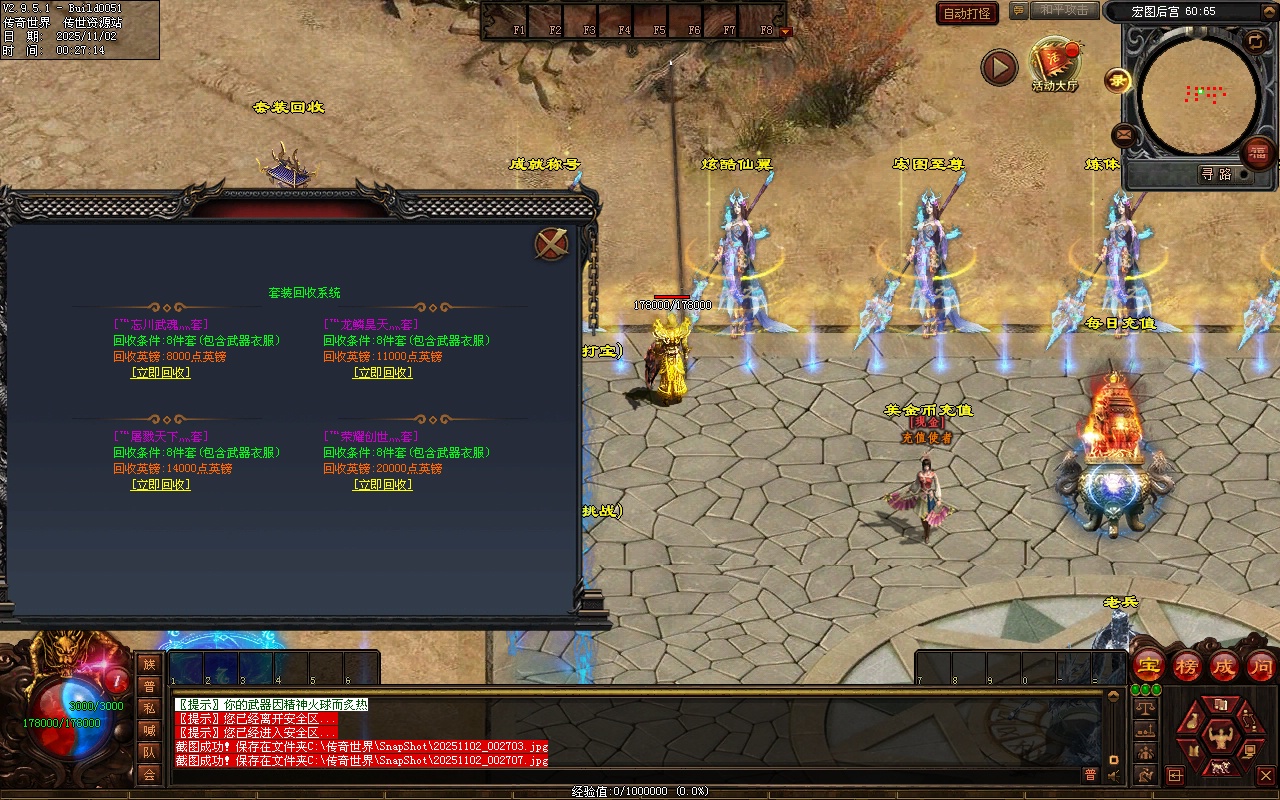Viewport: 1280px width, 800px height.
Task: Open the mail envelope icon
Action: tap(1124, 134)
